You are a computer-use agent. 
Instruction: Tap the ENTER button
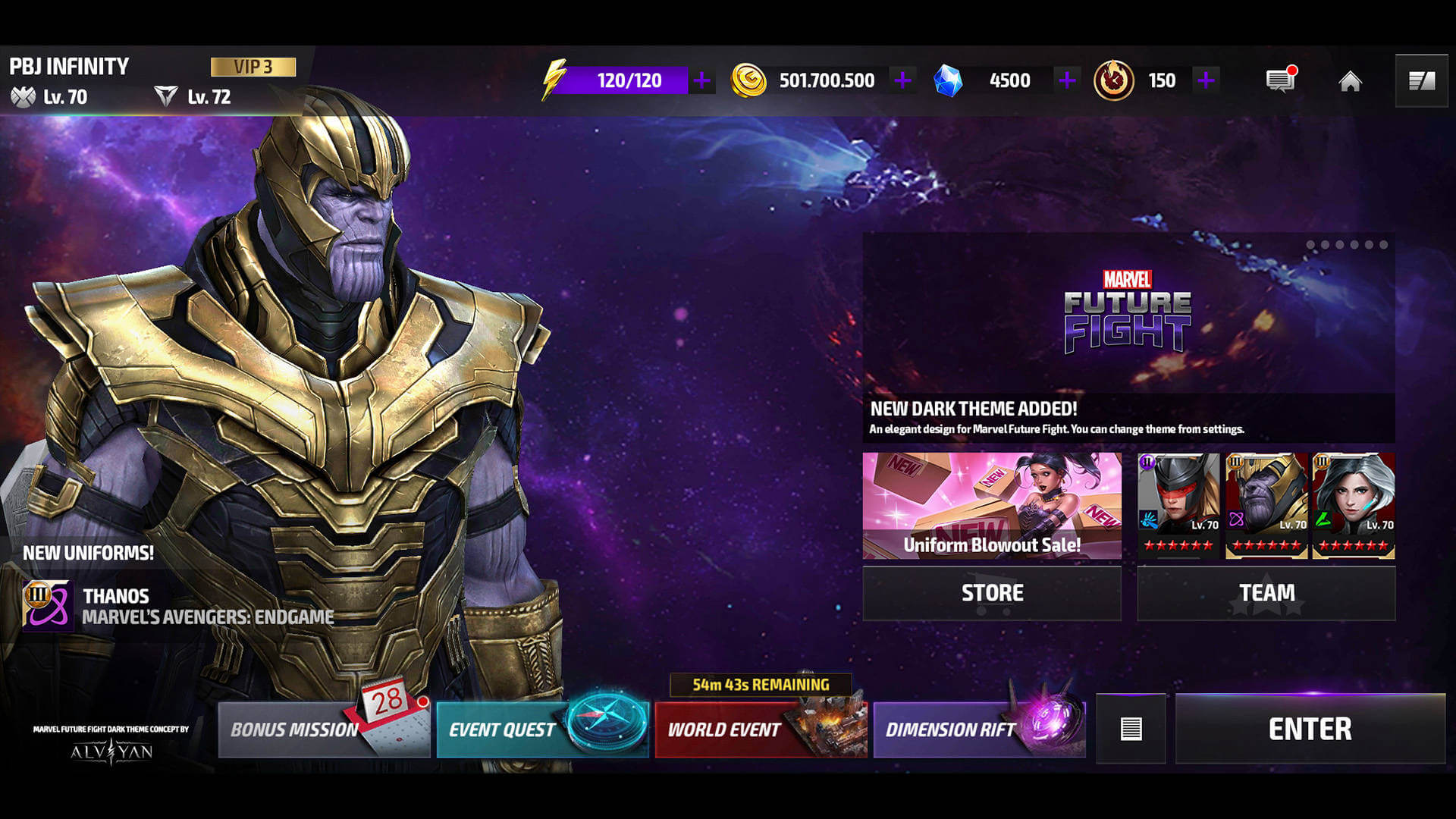(x=1310, y=729)
